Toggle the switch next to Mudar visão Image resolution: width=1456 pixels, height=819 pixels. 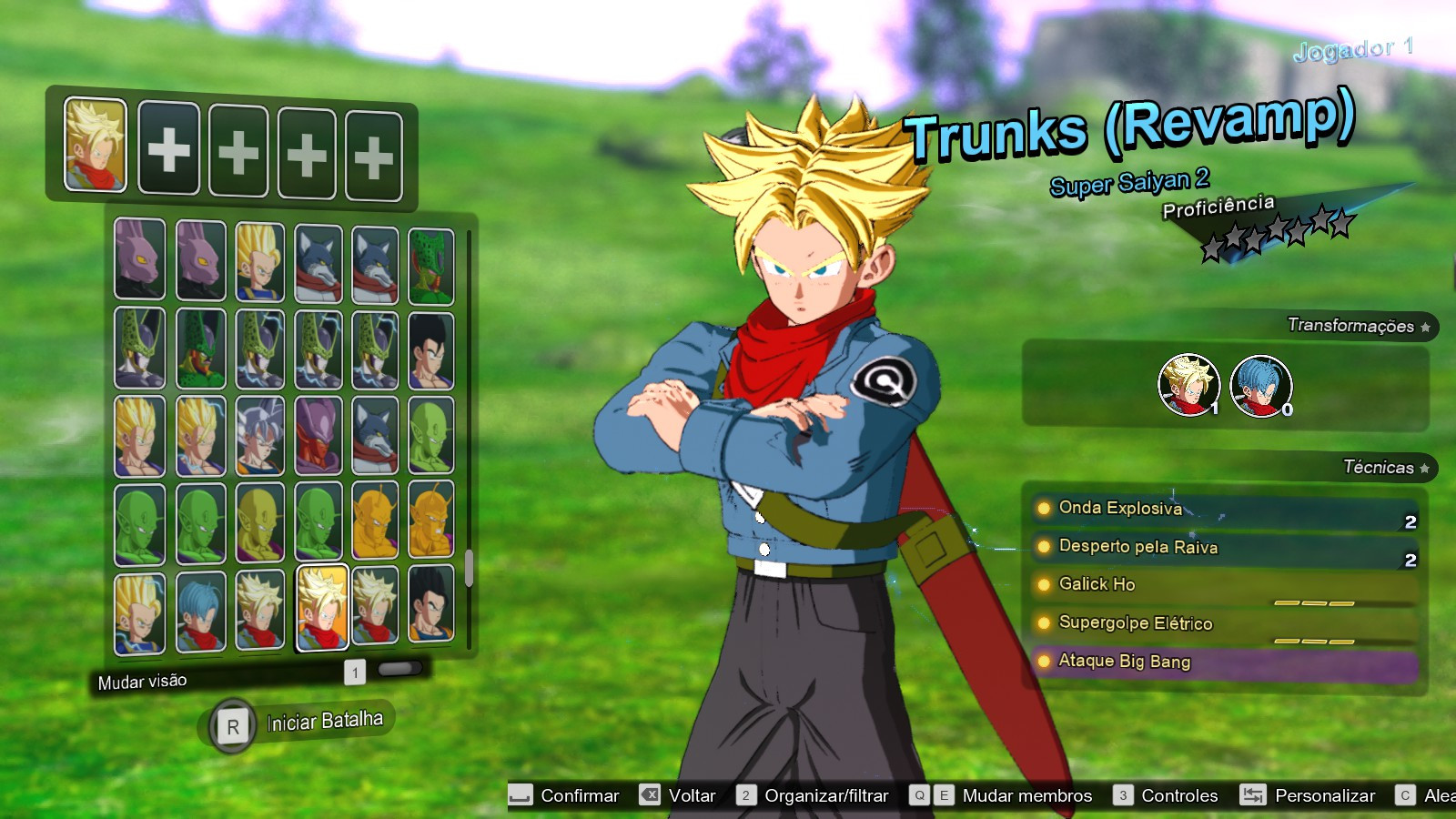pos(400,669)
